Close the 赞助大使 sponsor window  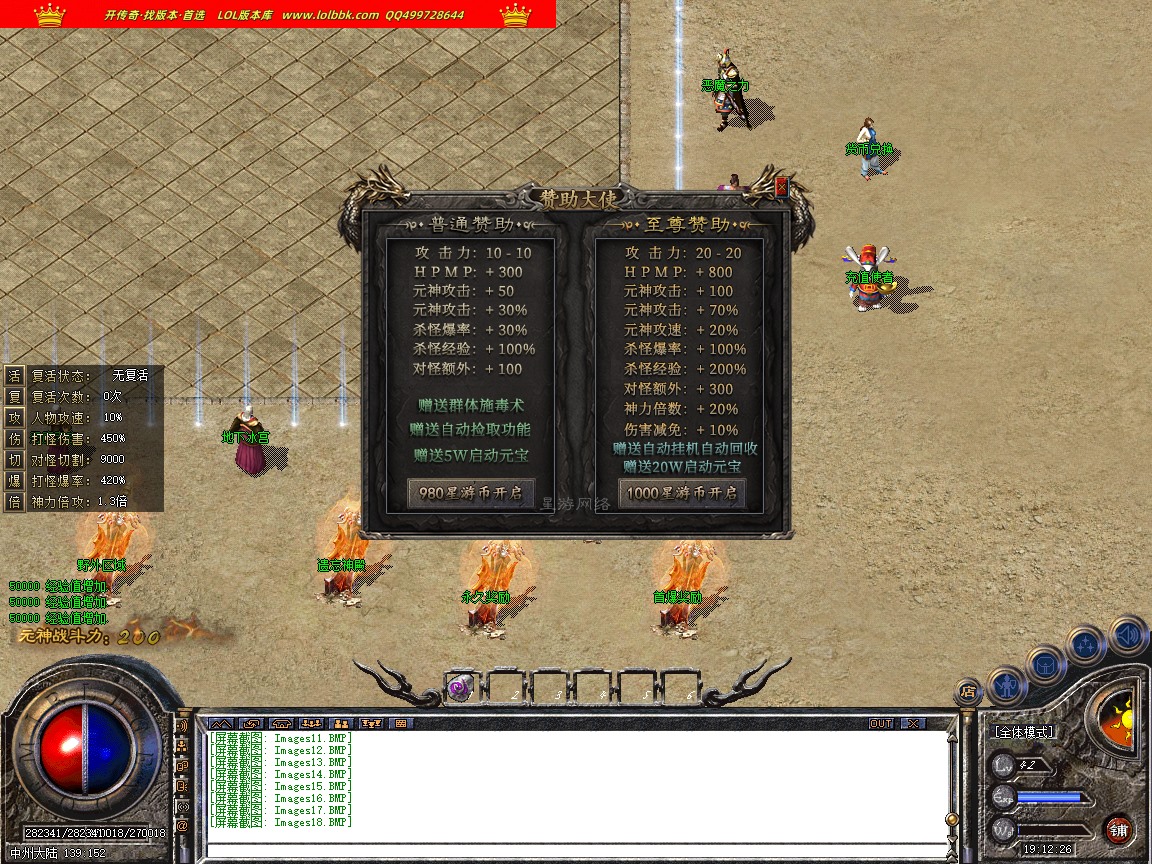pyautogui.click(x=781, y=187)
